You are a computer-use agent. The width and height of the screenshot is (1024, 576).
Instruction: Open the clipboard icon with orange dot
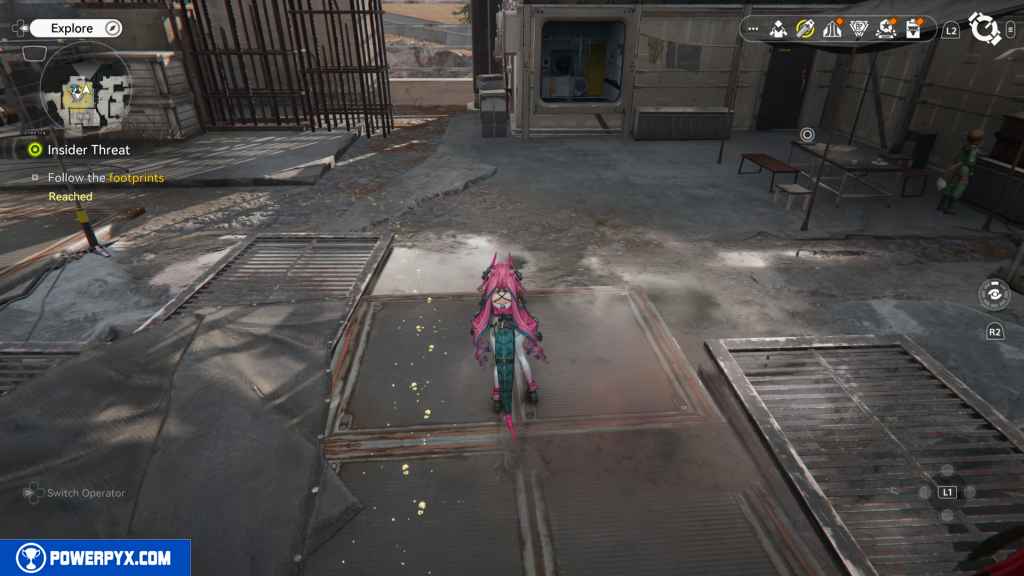[x=913, y=29]
